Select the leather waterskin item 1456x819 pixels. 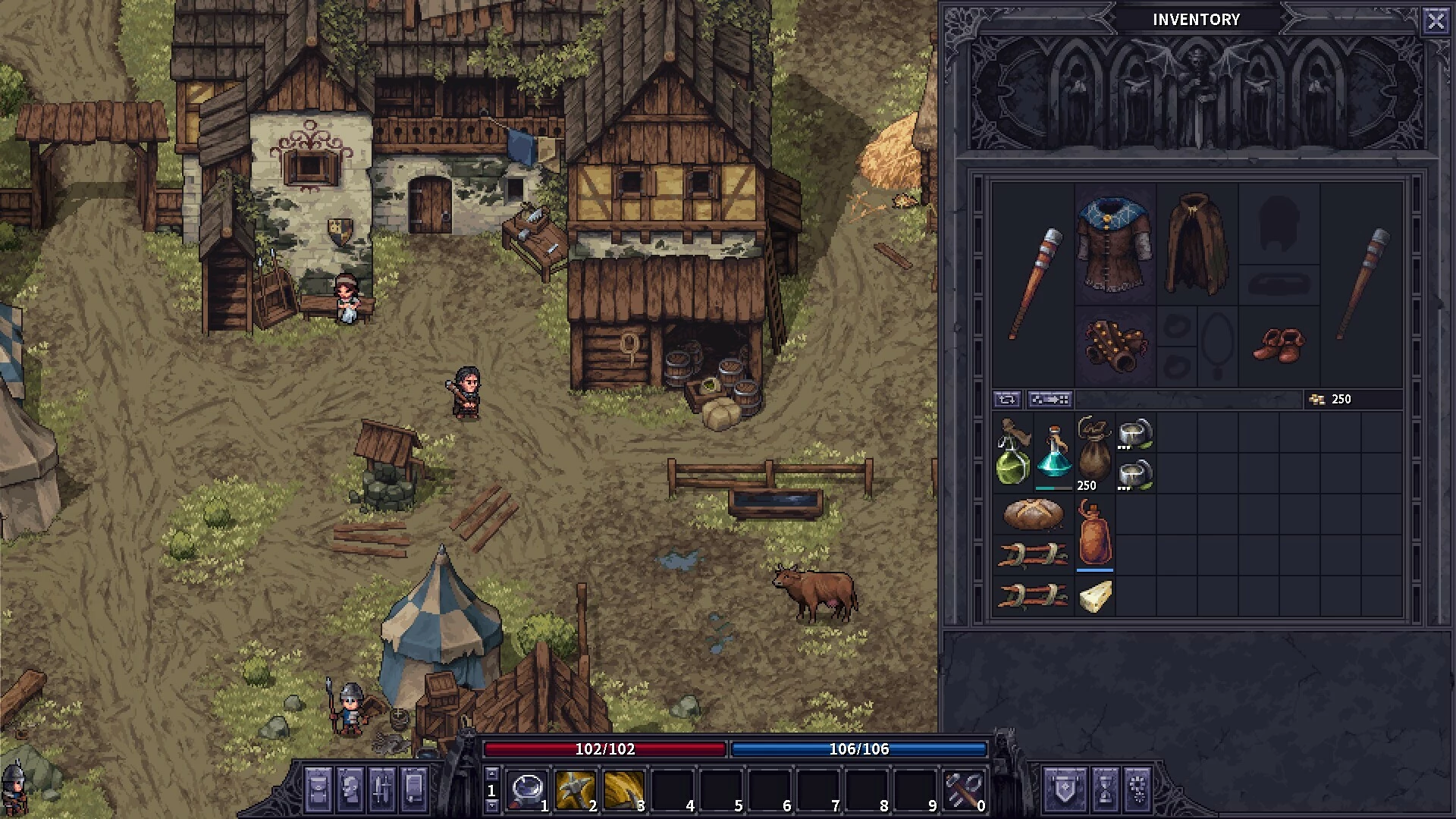[1094, 534]
